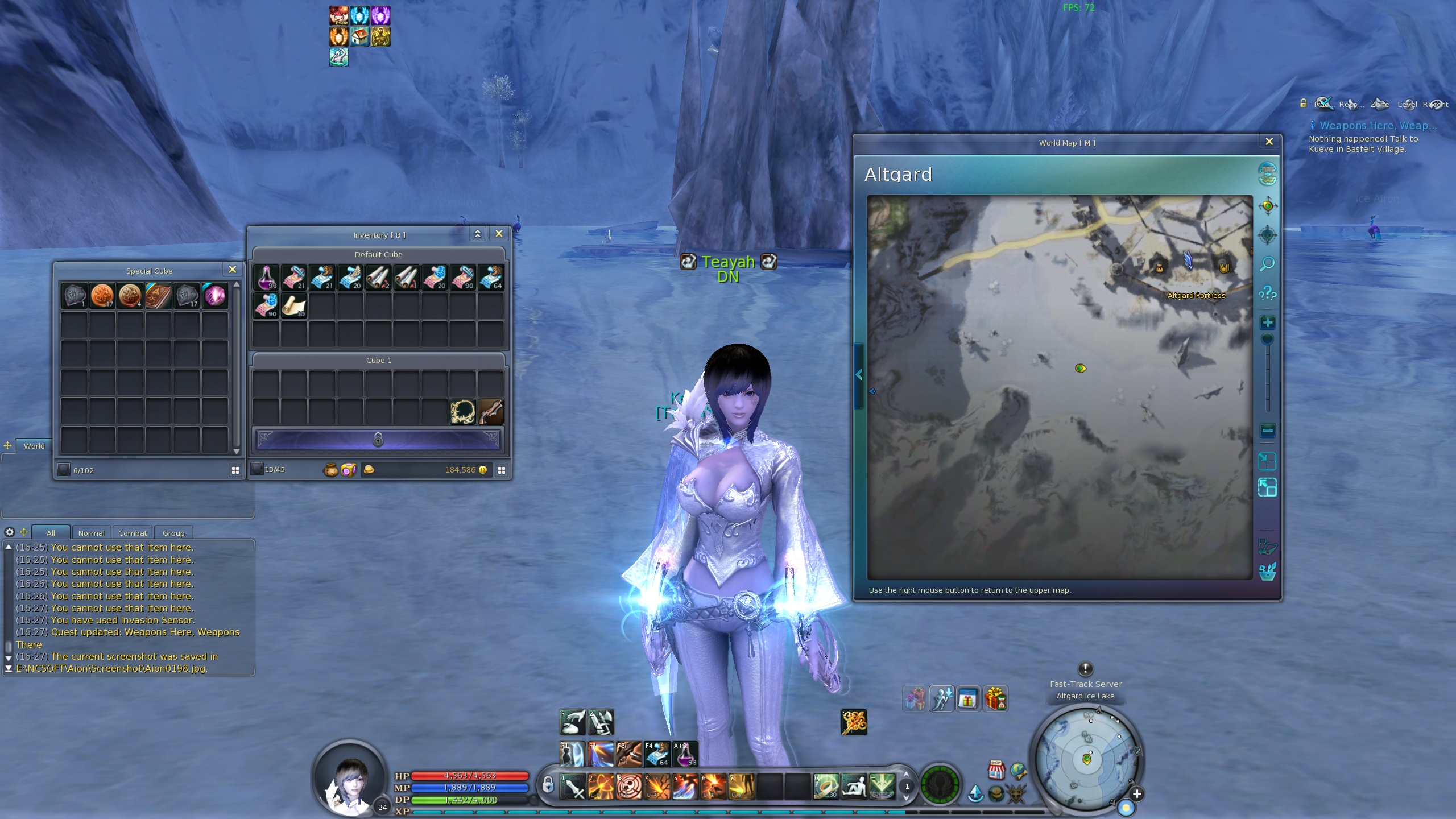The width and height of the screenshot is (1456, 819).
Task: Open the shop icon near the minimap
Action: point(995,770)
